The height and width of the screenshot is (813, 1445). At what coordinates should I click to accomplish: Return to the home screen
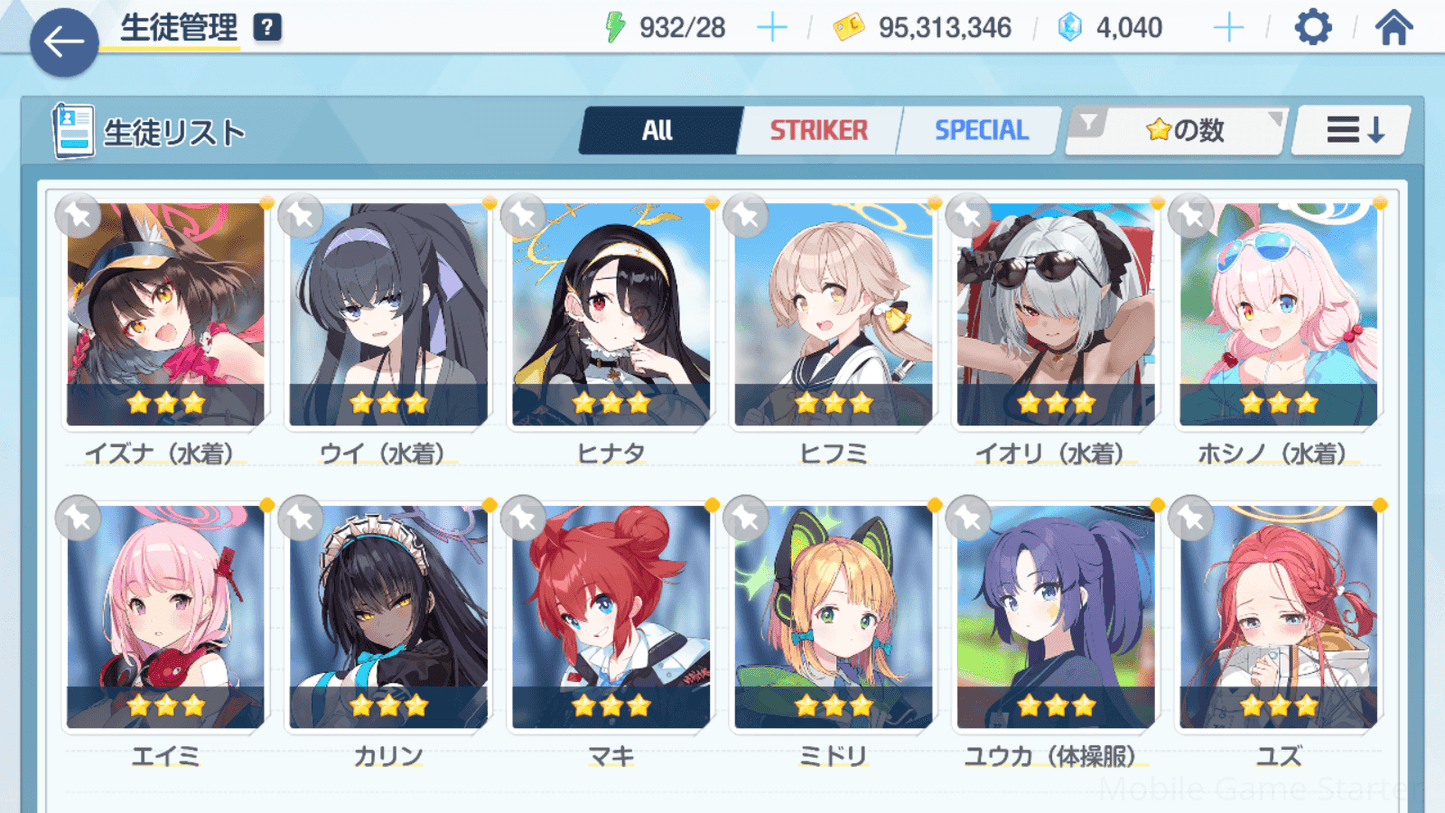(1393, 28)
